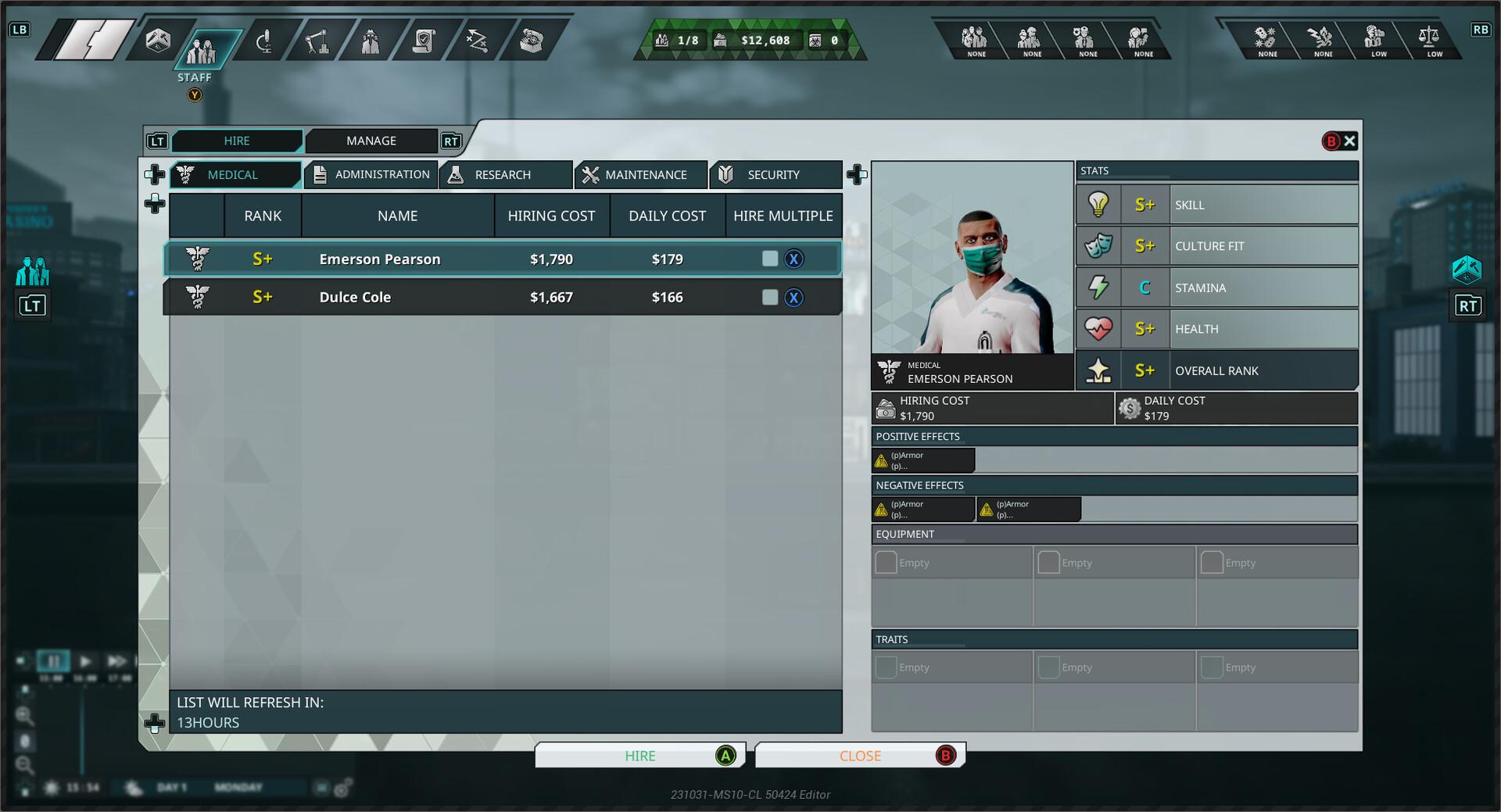Select the staff management icon on left edge

pyautogui.click(x=31, y=273)
